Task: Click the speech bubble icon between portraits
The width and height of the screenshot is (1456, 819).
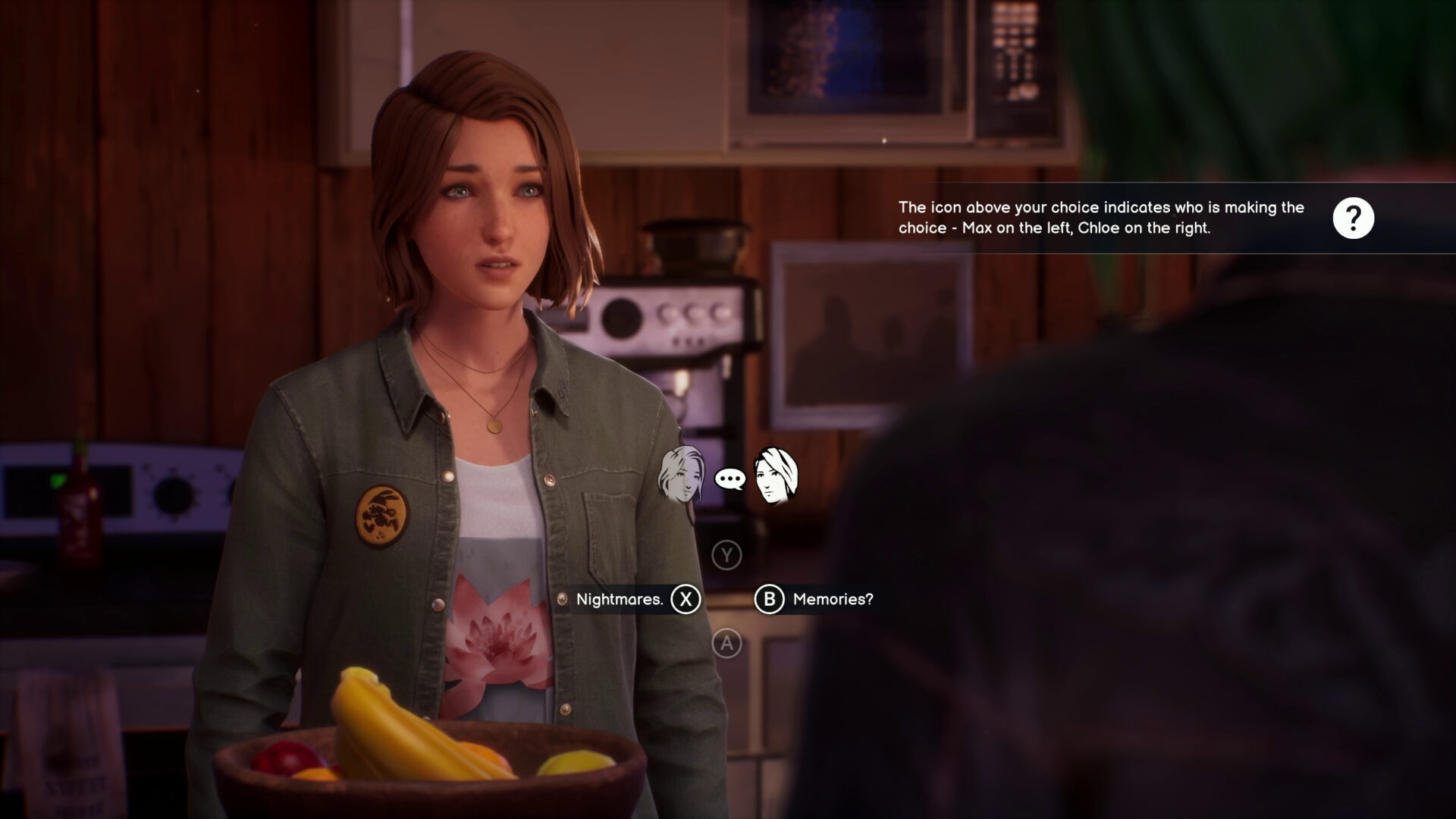Action: [x=729, y=477]
